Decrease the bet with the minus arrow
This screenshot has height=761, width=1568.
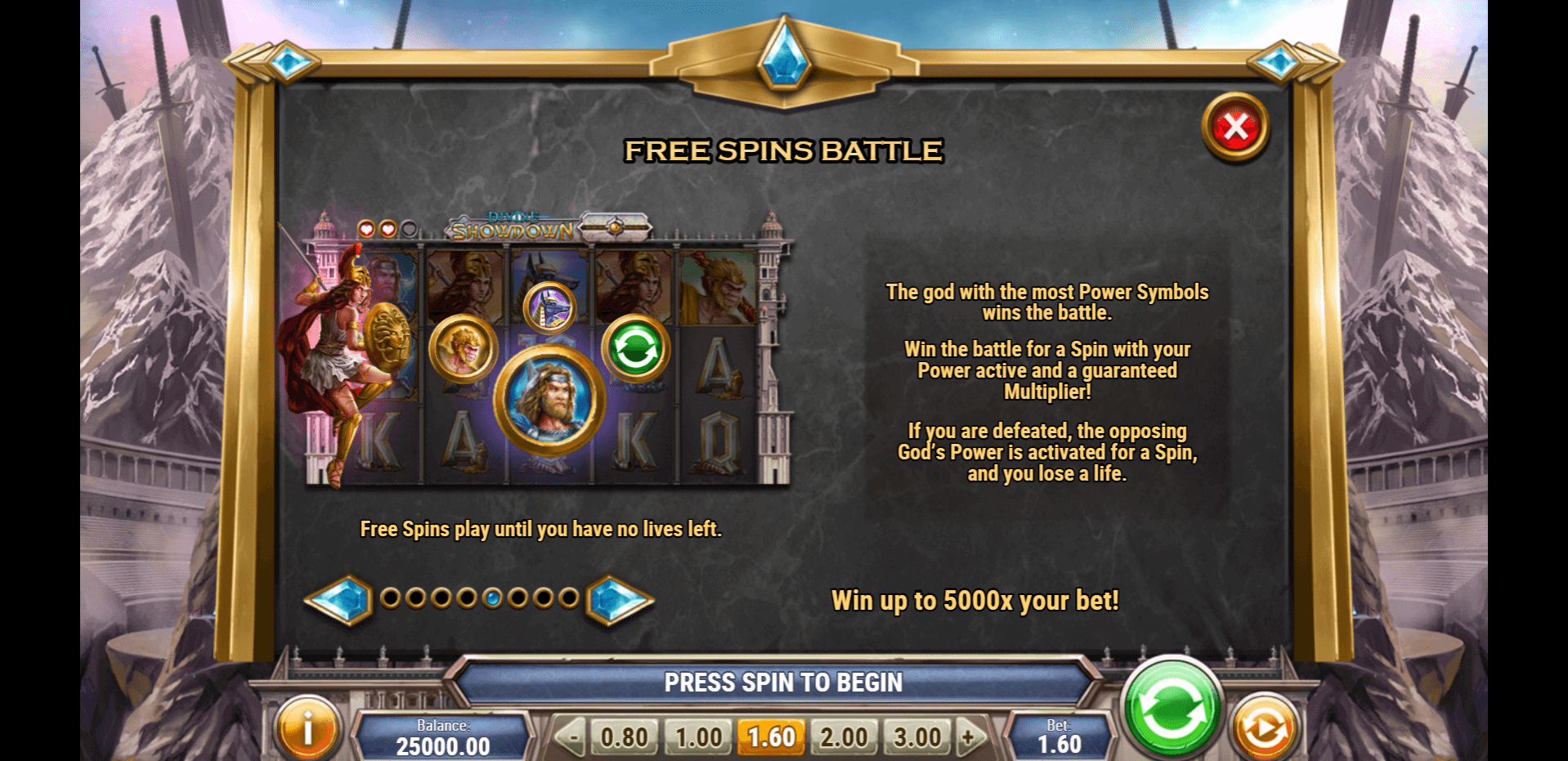pyautogui.click(x=572, y=737)
